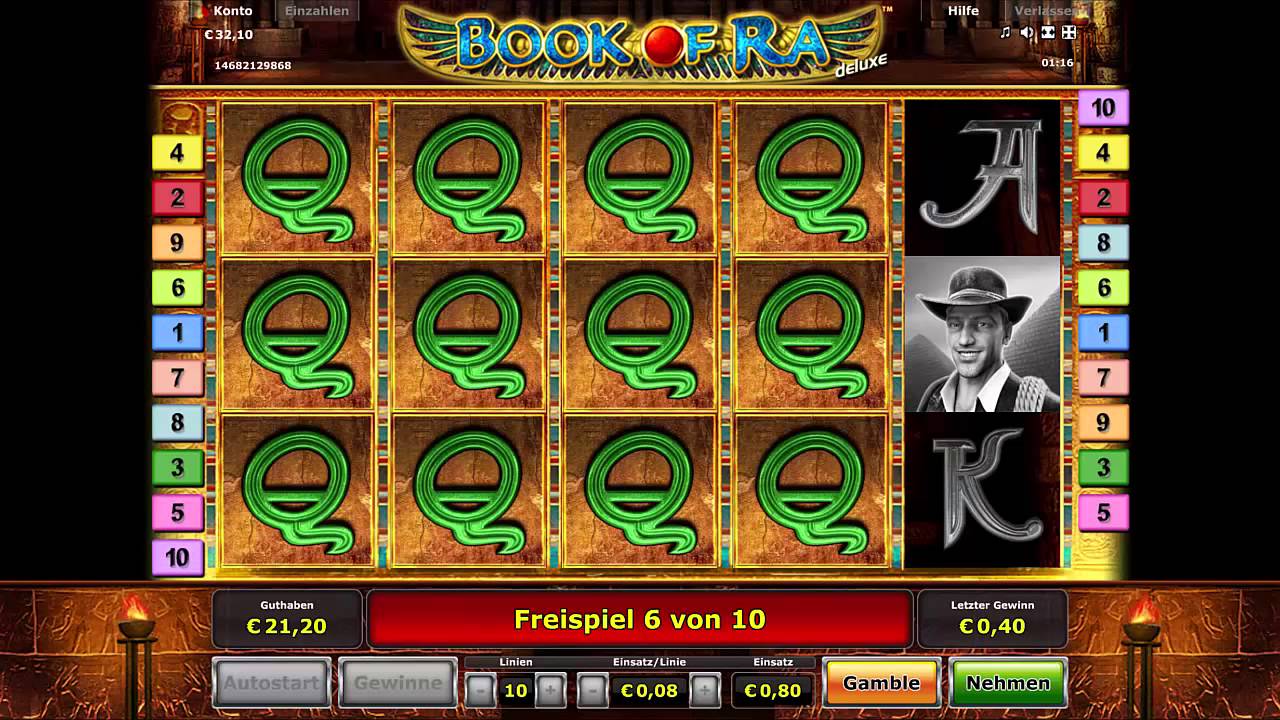Open the Einzahlen deposit option

click(317, 11)
